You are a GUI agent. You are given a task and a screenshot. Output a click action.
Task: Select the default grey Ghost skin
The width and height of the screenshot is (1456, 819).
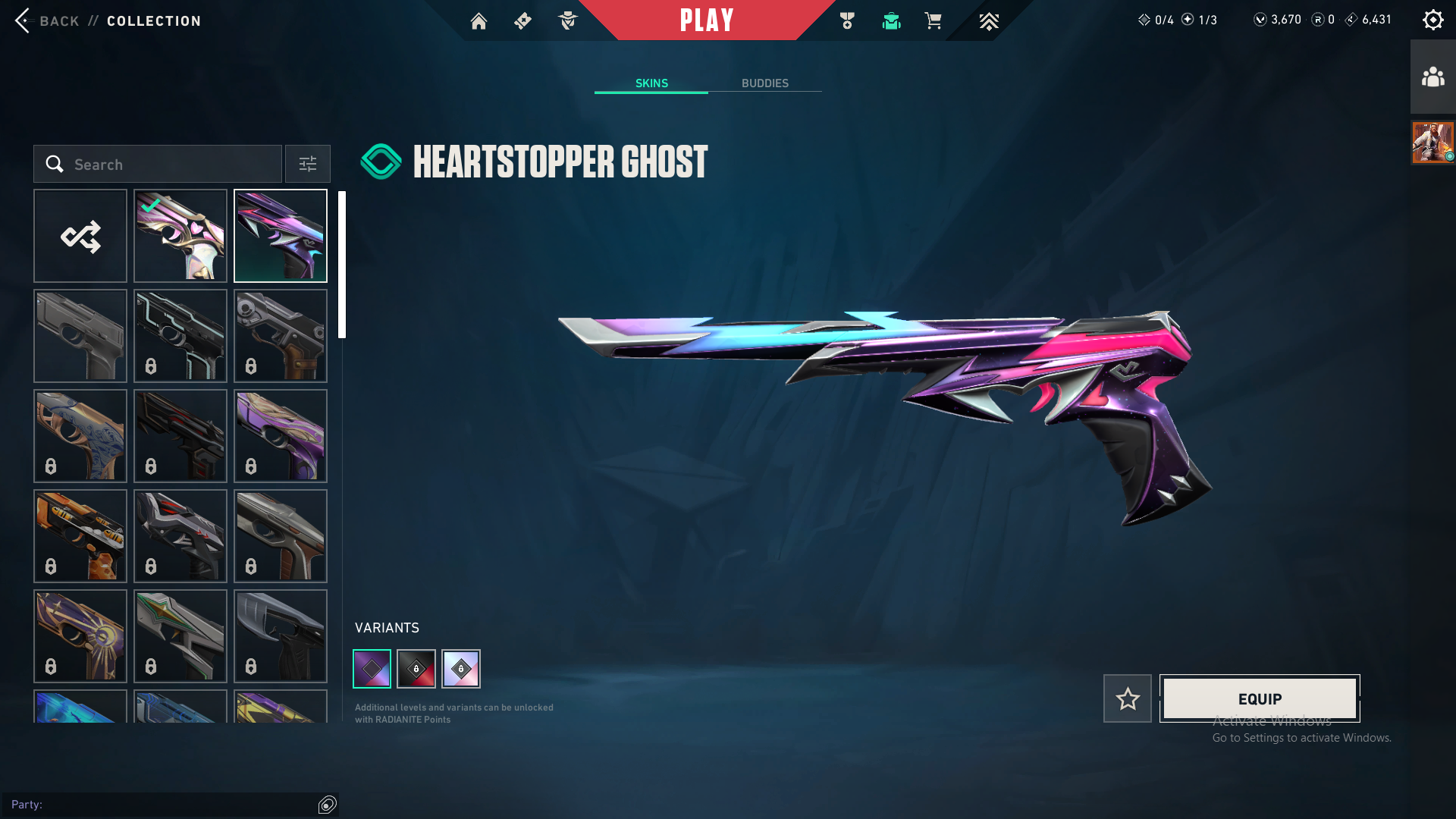[80, 336]
